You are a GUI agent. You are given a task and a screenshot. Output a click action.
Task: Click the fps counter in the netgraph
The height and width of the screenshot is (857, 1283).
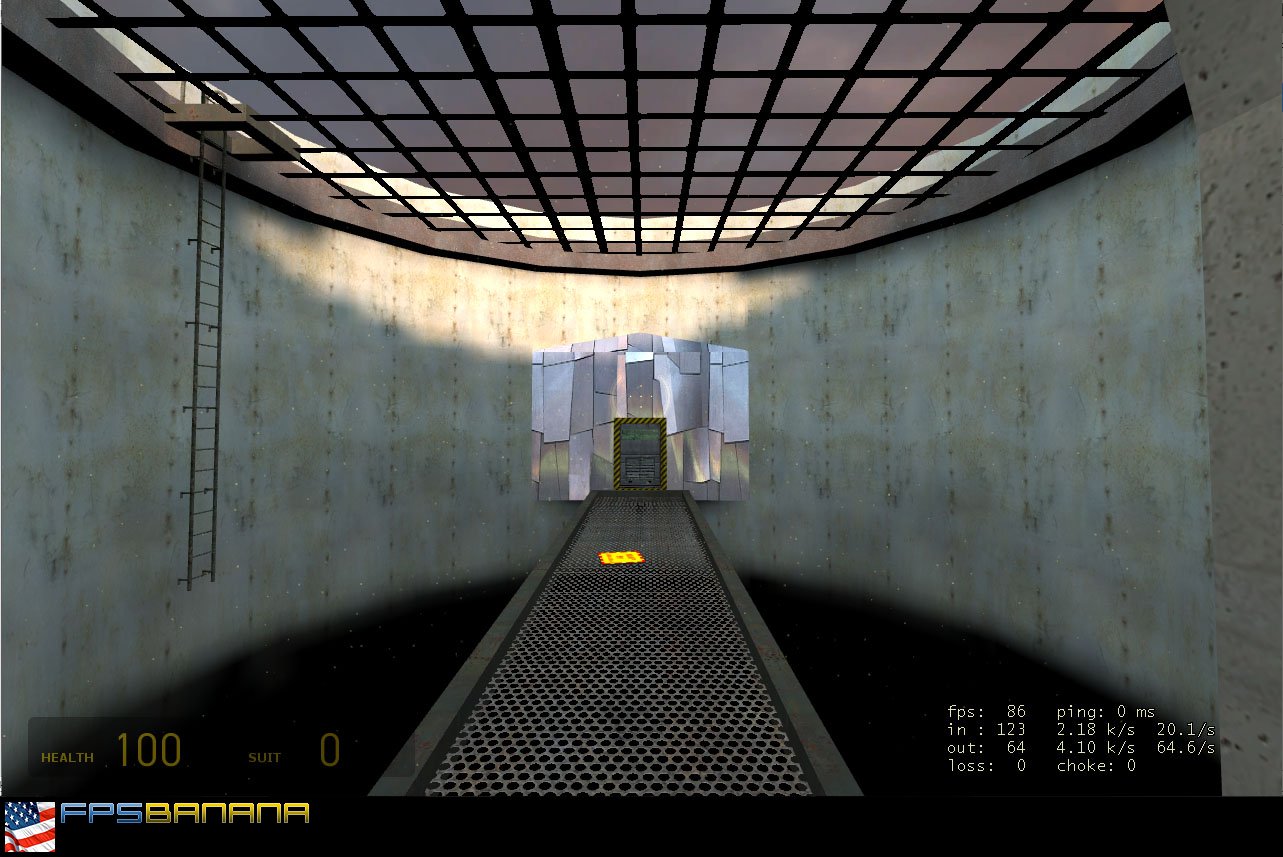pyautogui.click(x=985, y=710)
